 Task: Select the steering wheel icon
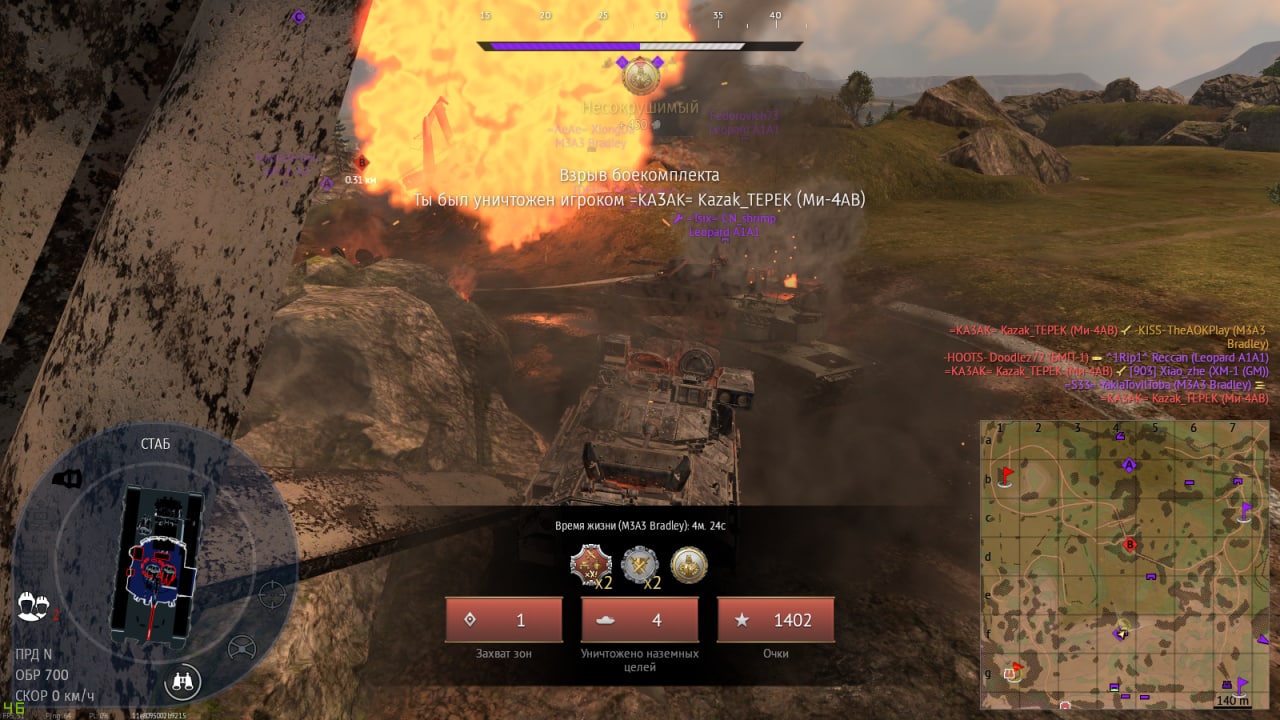pyautogui.click(x=241, y=649)
